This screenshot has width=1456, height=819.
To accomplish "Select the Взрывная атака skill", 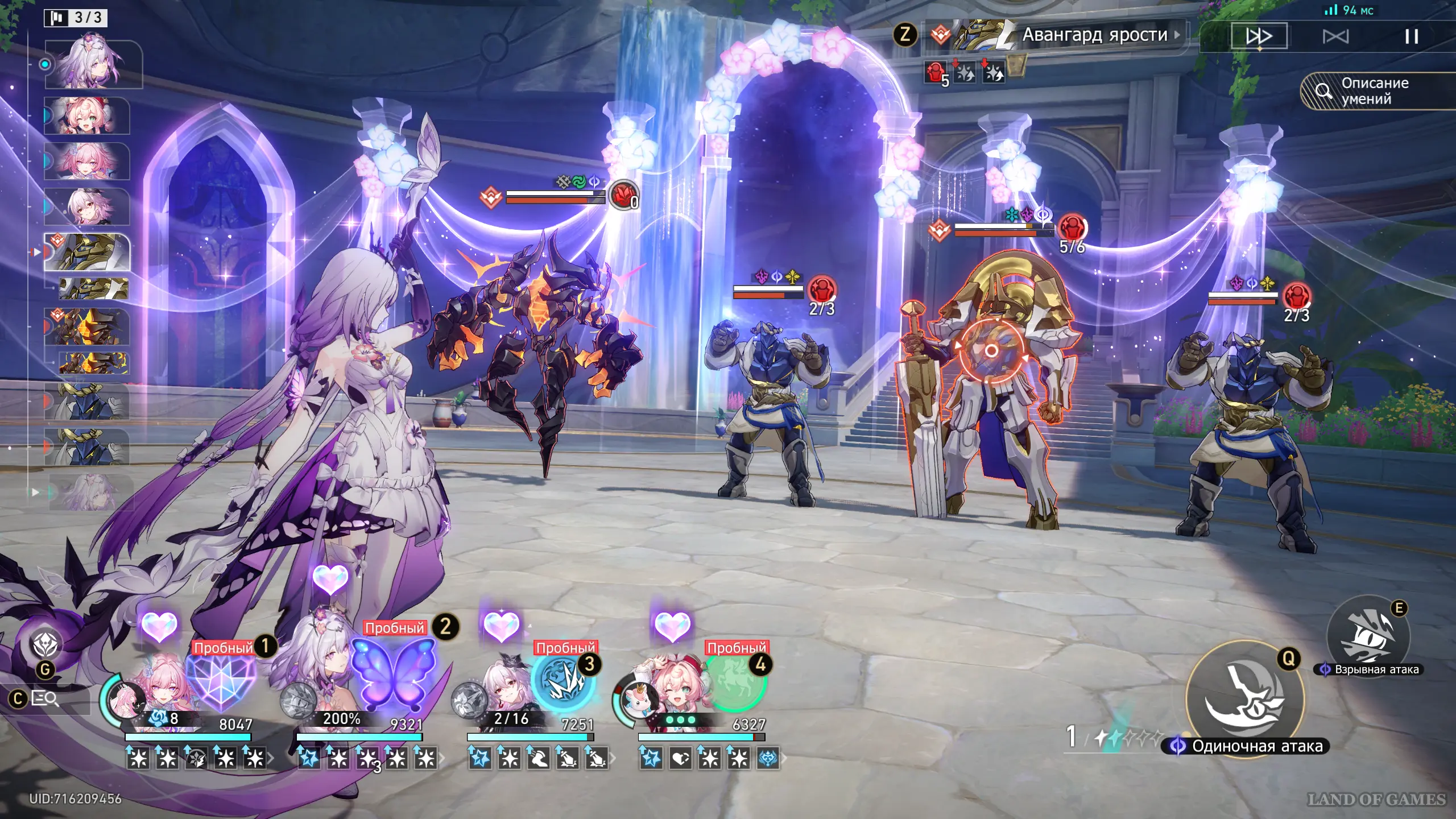I will click(x=1368, y=636).
